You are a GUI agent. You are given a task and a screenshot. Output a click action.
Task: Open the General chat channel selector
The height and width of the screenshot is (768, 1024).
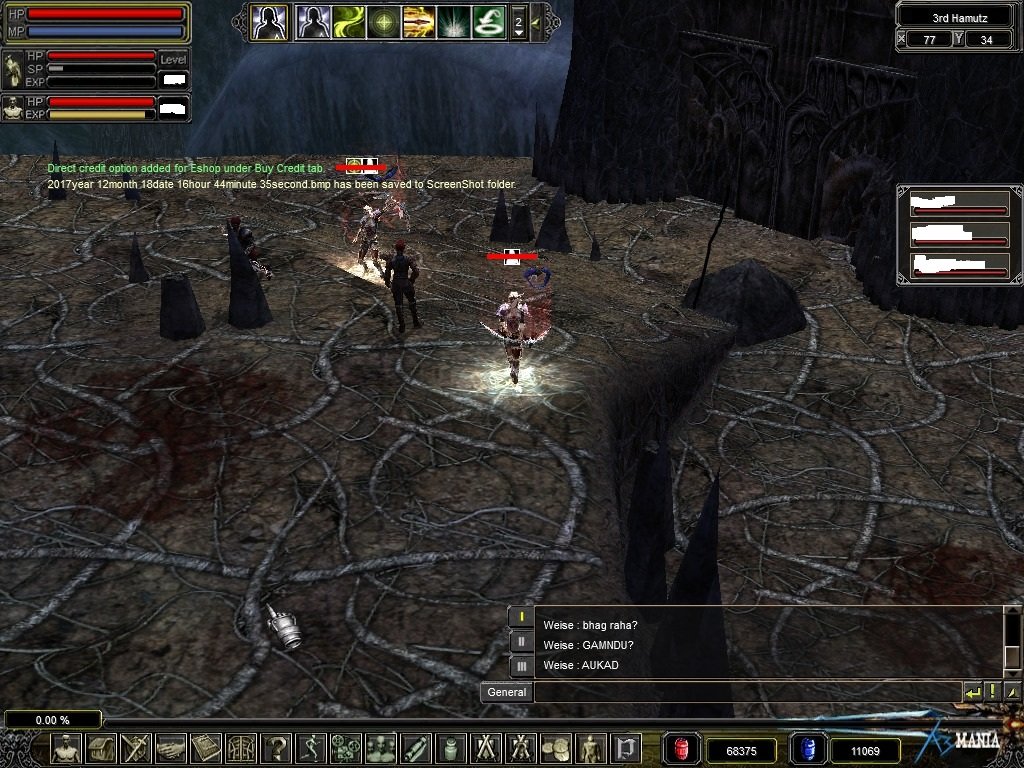506,692
